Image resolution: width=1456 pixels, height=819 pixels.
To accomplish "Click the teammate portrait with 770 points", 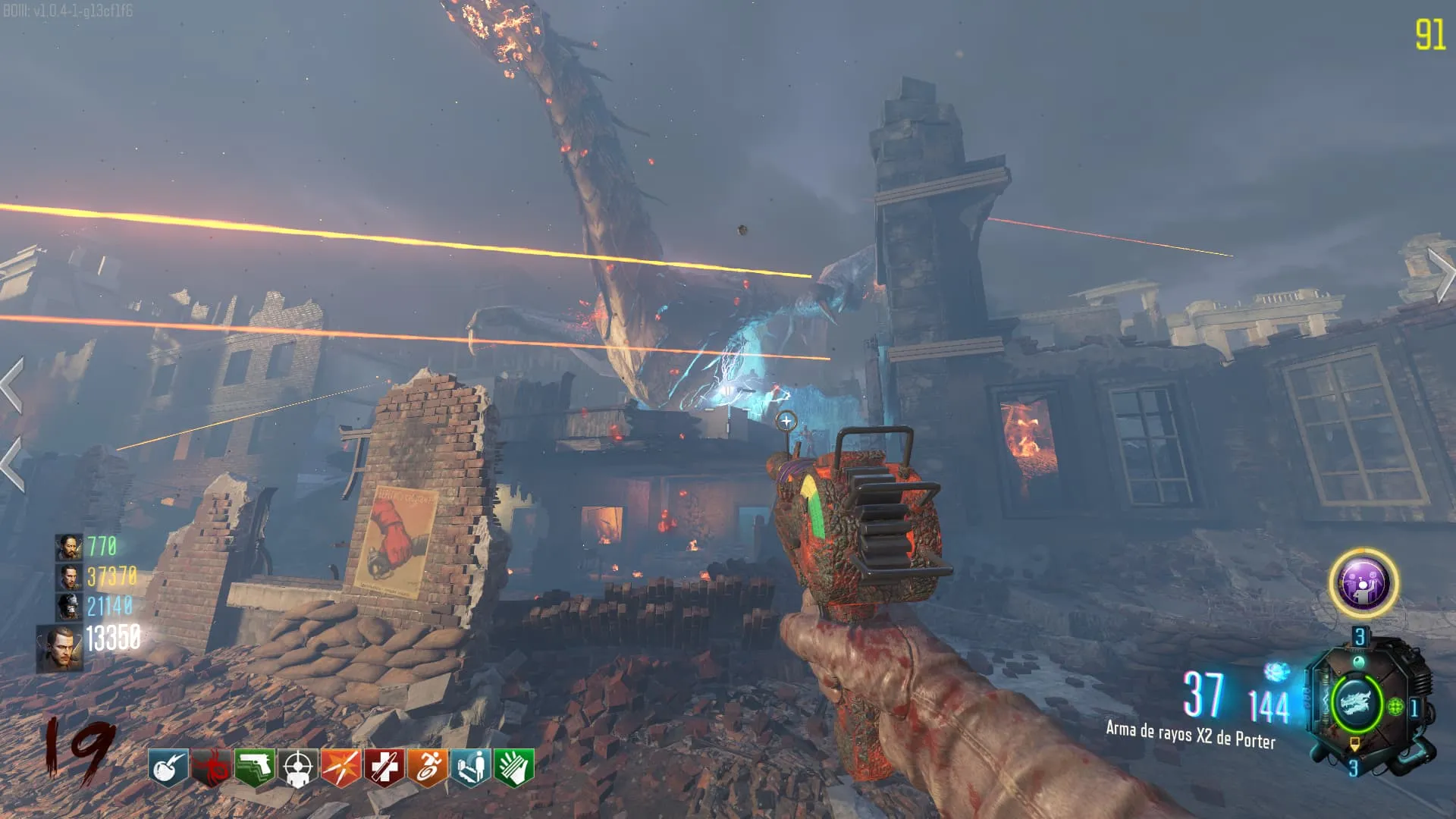I will click(x=68, y=547).
